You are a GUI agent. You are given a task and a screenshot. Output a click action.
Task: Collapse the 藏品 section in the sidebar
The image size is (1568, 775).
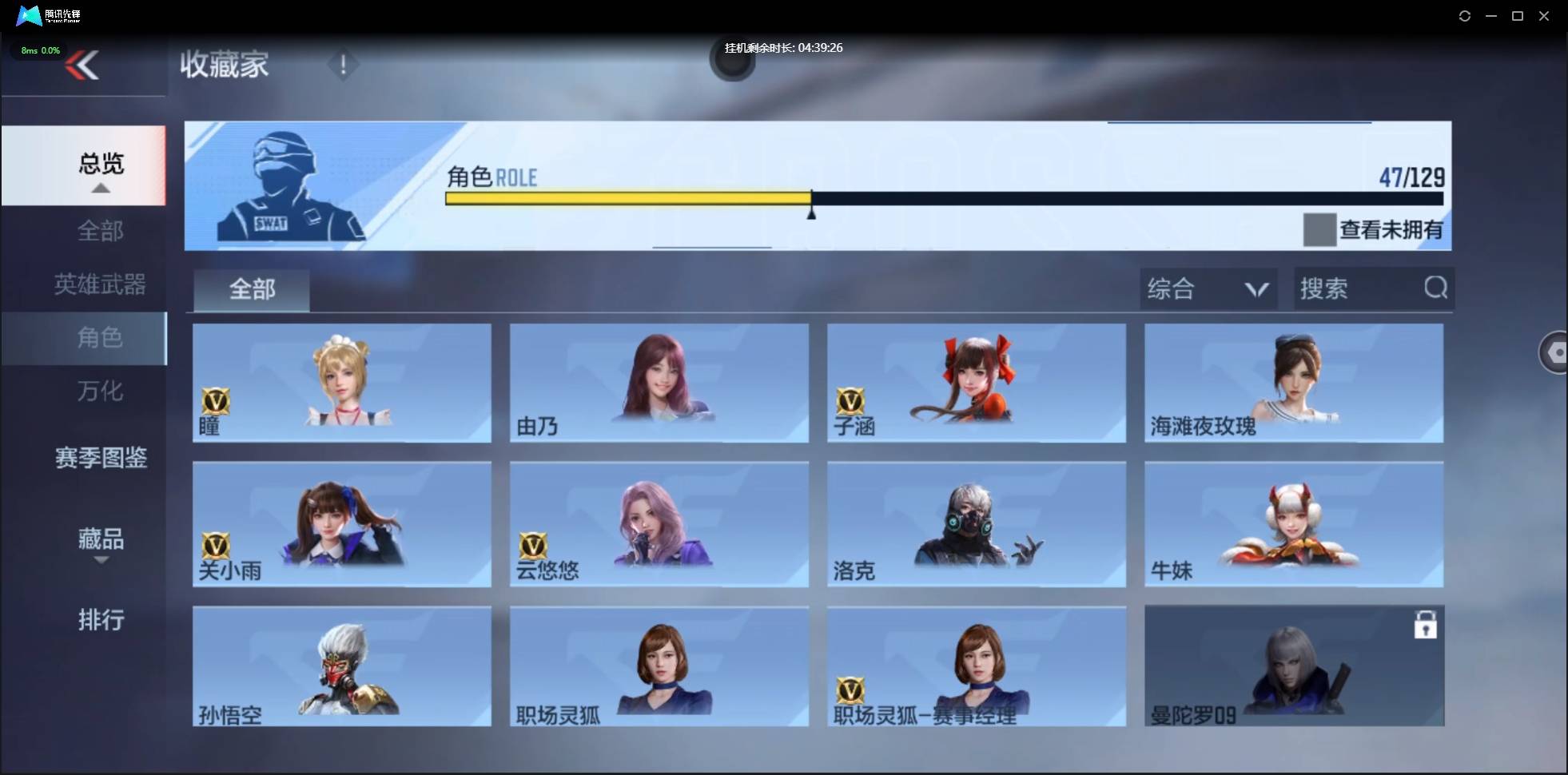click(x=101, y=562)
